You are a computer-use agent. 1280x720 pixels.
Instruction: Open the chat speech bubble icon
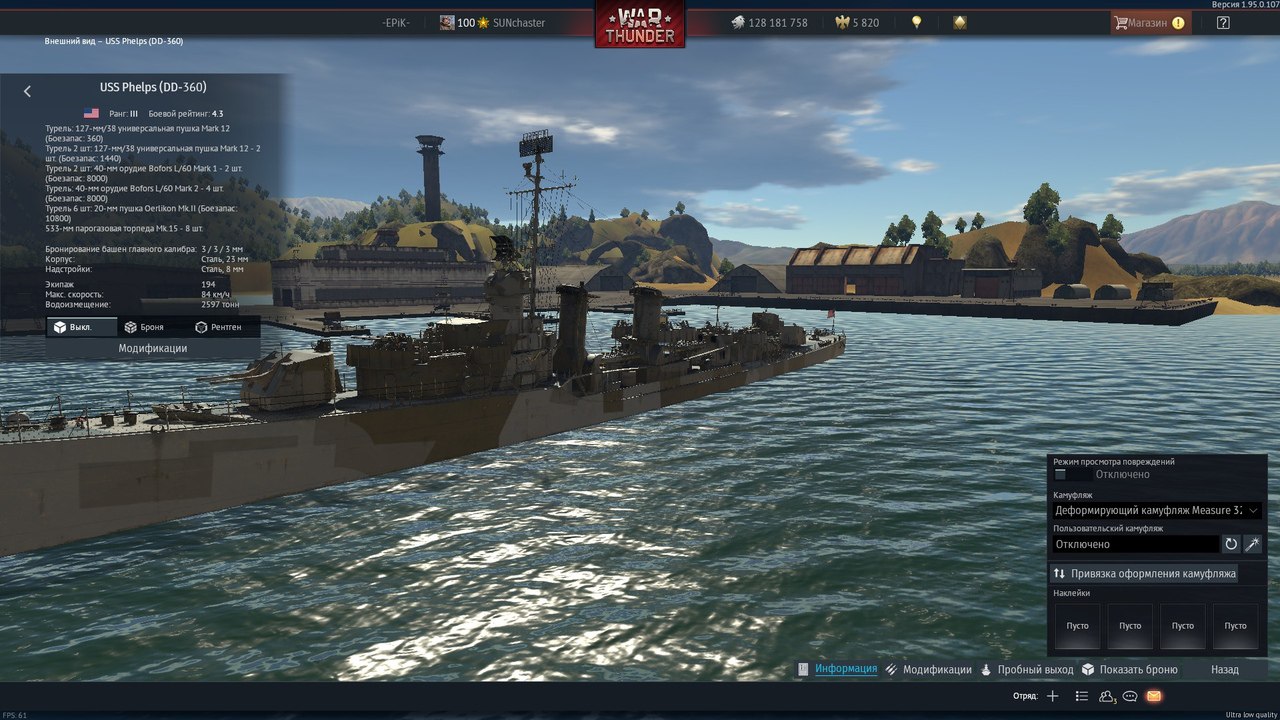(x=1130, y=696)
